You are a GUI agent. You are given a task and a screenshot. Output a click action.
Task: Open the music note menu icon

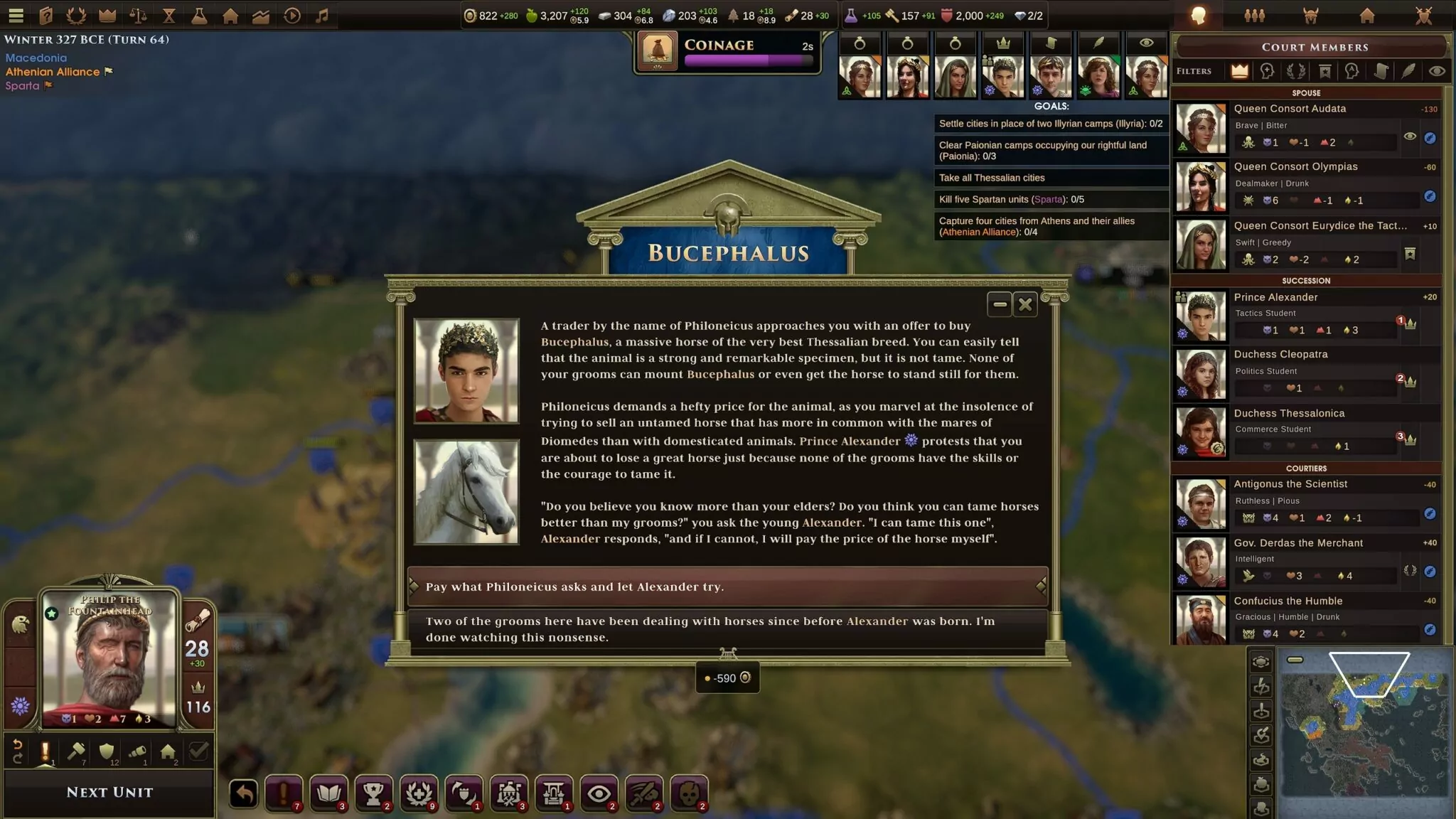click(322, 15)
